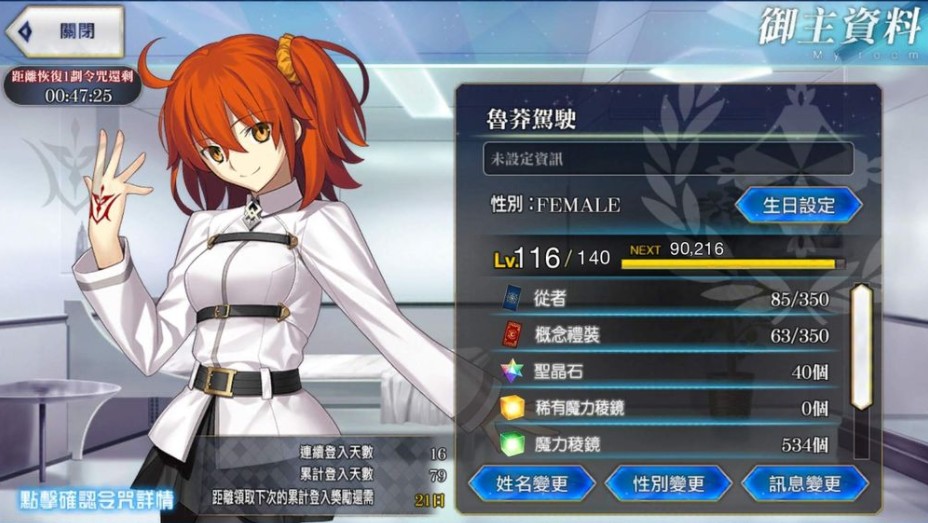The width and height of the screenshot is (928, 523).
Task: Open the birthday setting (生日設定)
Action: click(798, 205)
